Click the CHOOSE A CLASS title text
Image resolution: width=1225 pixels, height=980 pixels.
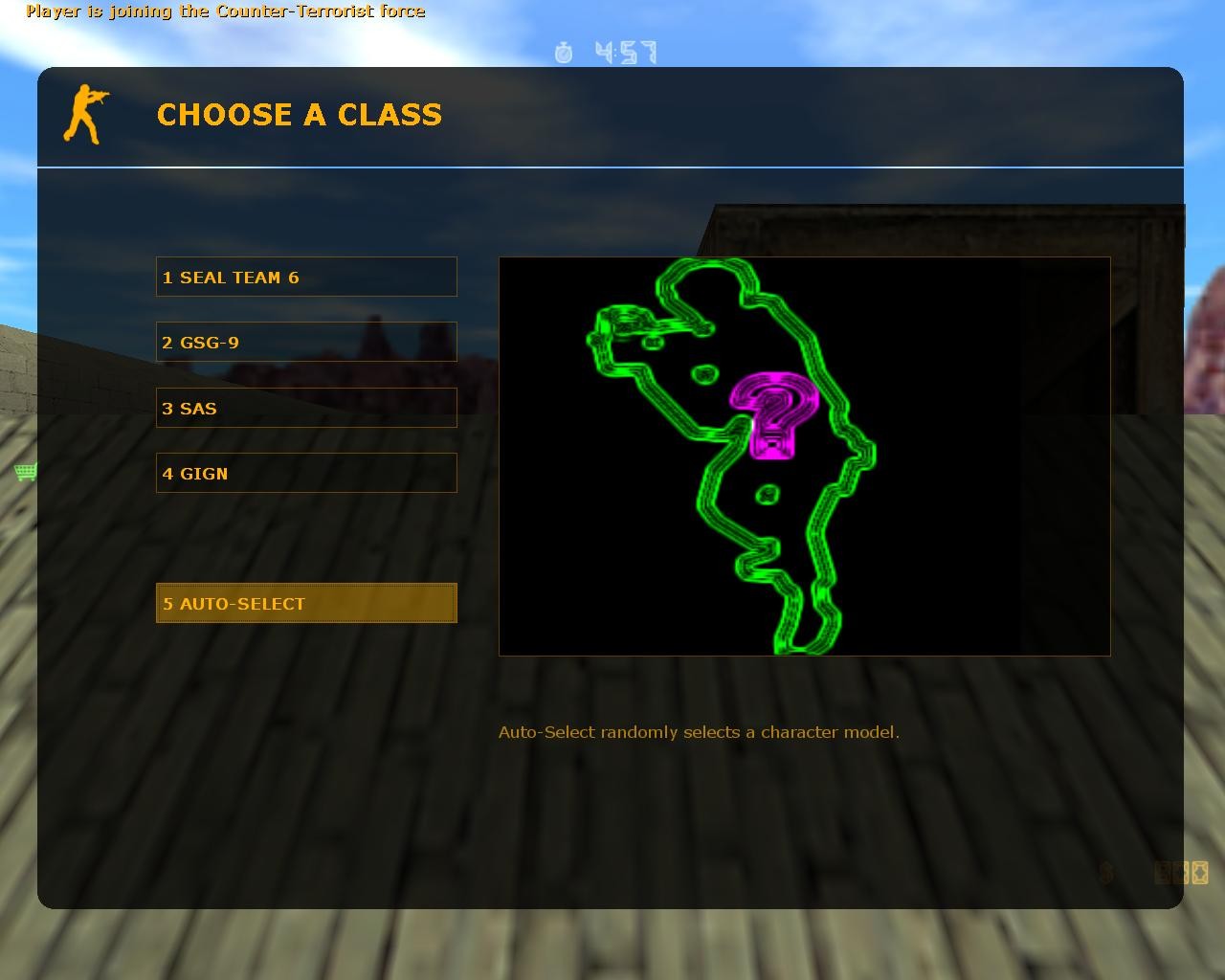point(300,115)
